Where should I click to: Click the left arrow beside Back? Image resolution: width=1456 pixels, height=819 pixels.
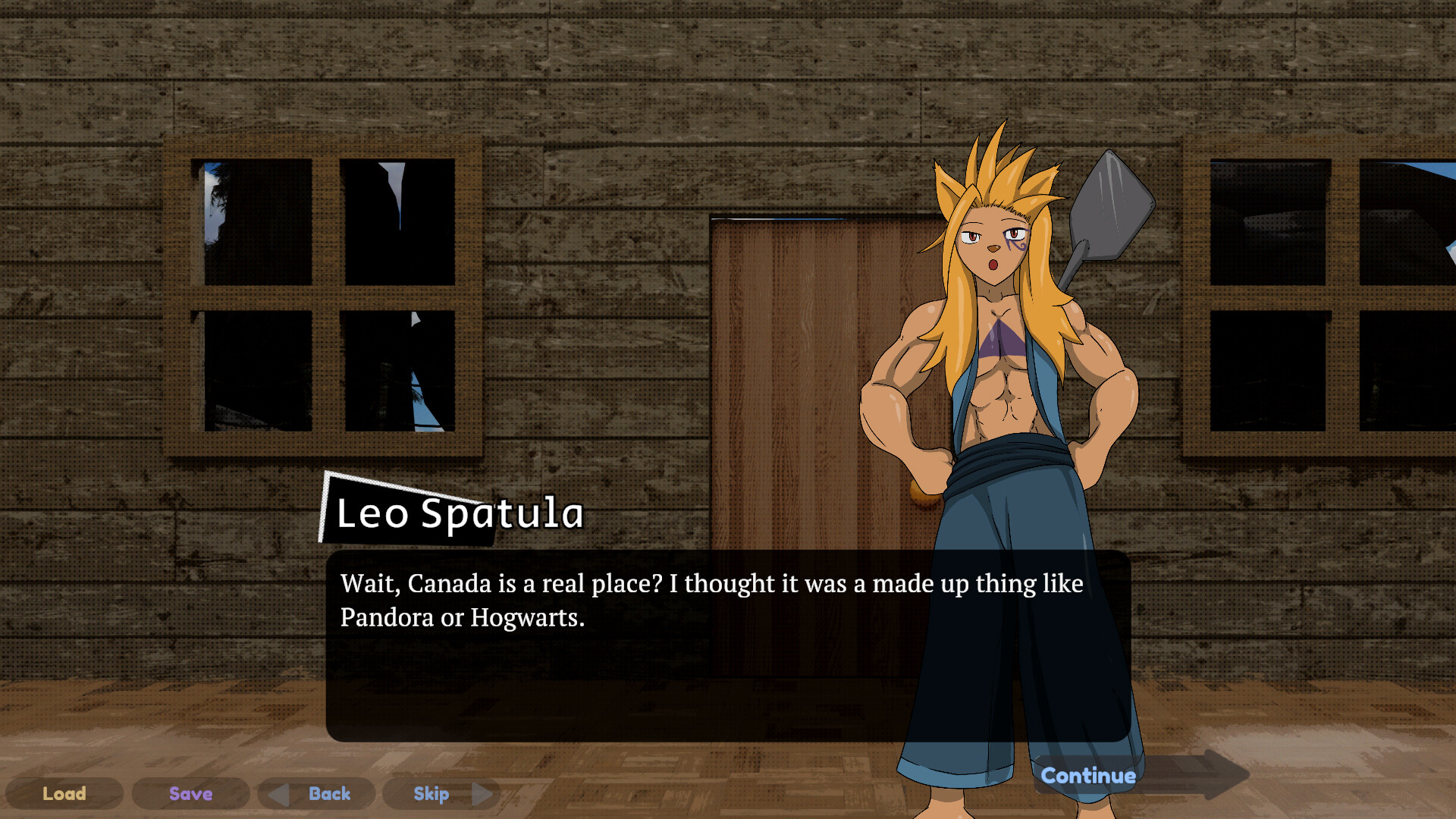(x=281, y=794)
